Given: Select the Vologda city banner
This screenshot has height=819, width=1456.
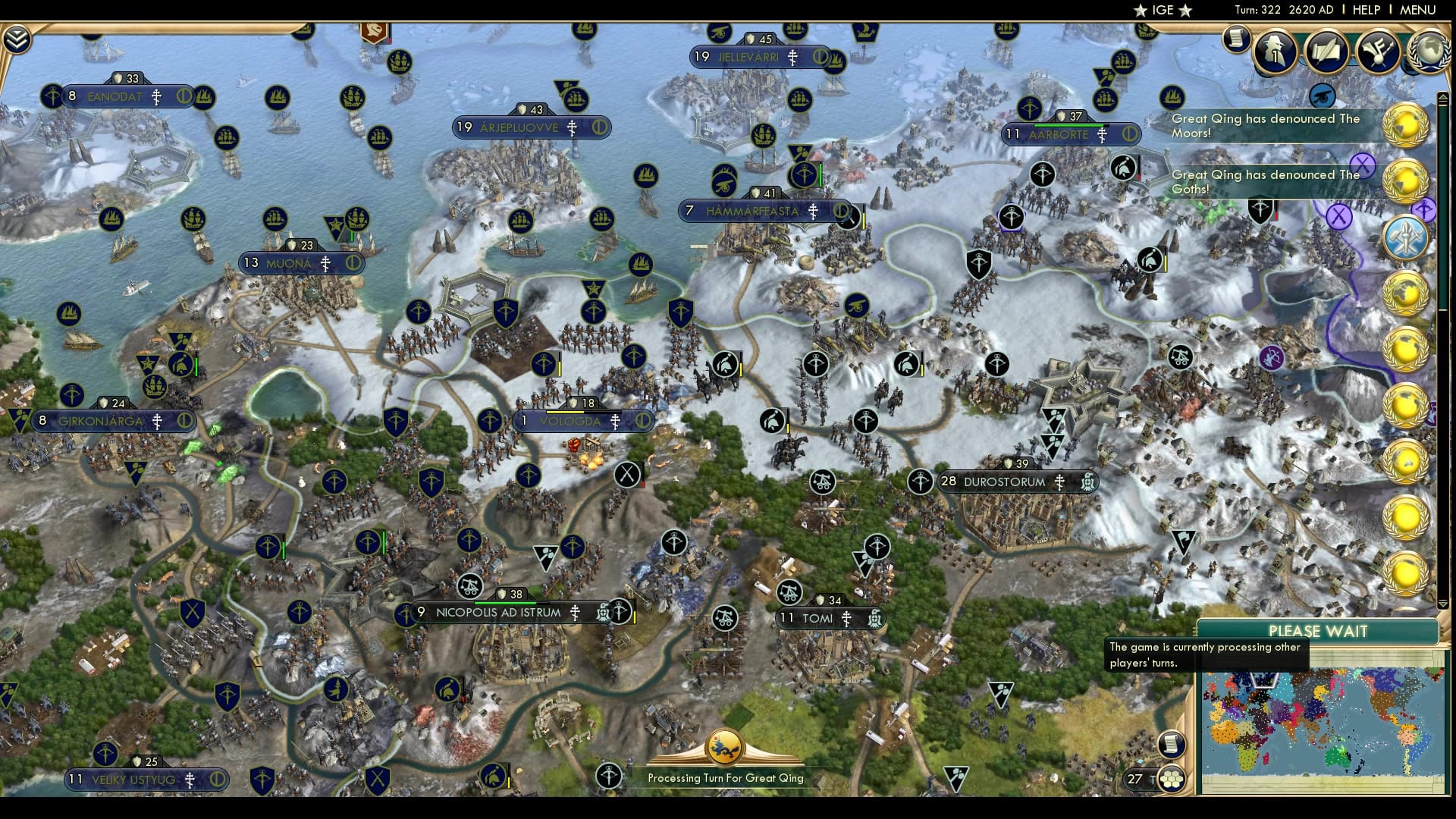Looking at the screenshot, I should click(x=575, y=419).
